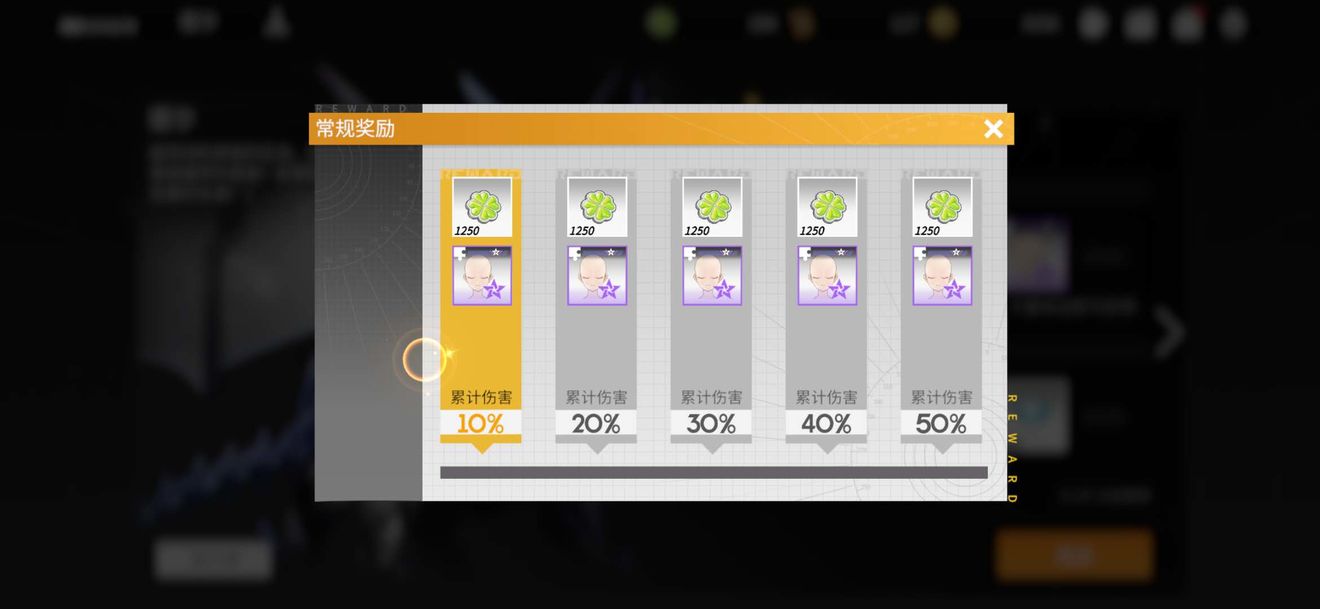Select the clover reward in the 20% column
The width and height of the screenshot is (1320, 609).
click(597, 207)
